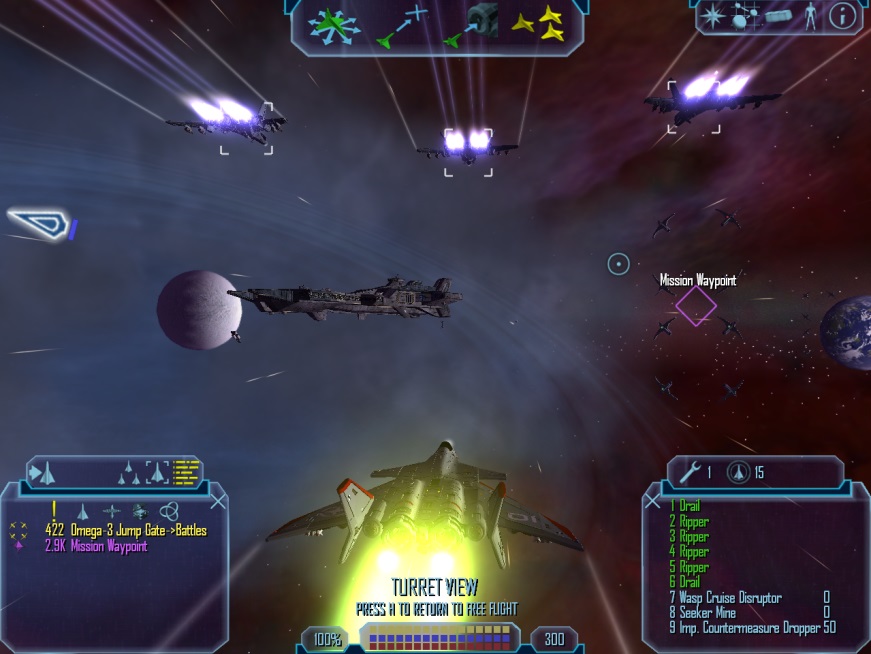The image size is (871, 654).
Task: Select the Seeker Mine weapon entry
Action: (x=707, y=613)
